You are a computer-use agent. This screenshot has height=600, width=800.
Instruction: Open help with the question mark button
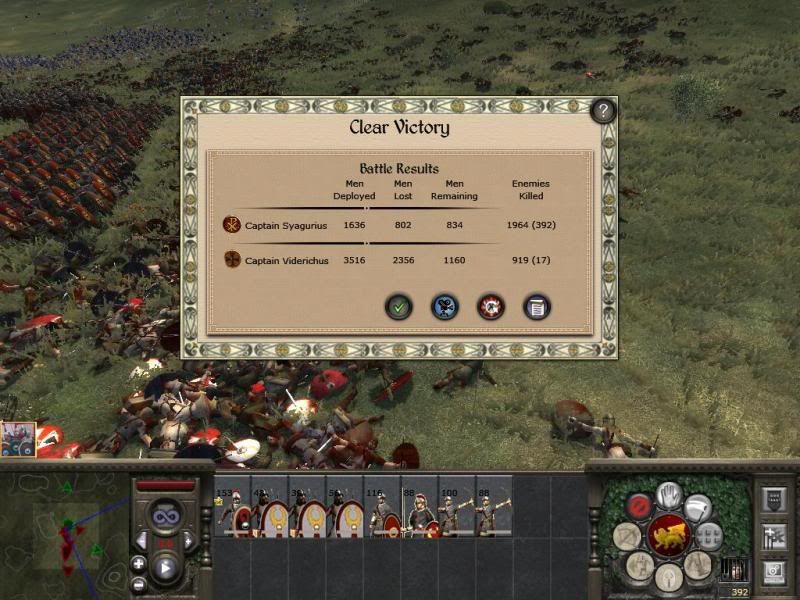(x=603, y=111)
